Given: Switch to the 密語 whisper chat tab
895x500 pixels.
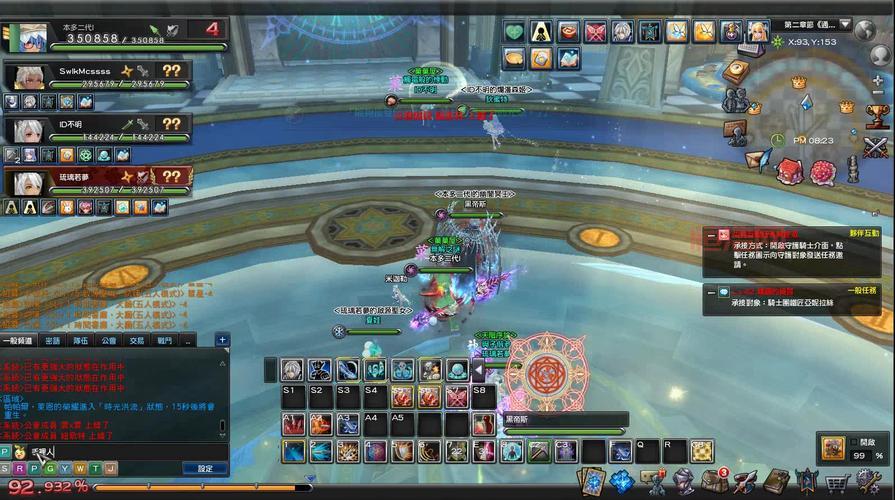Looking at the screenshot, I should click(52, 340).
